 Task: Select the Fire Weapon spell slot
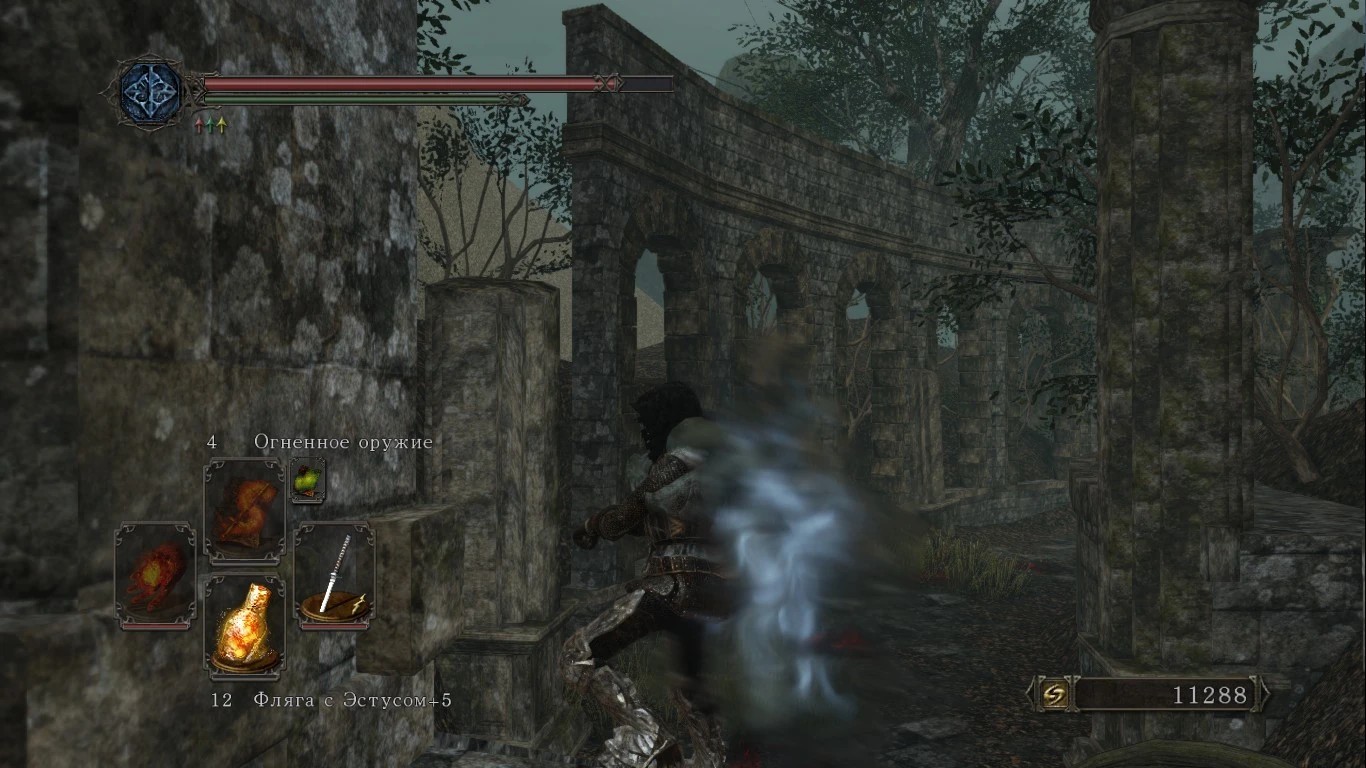pyautogui.click(x=245, y=510)
